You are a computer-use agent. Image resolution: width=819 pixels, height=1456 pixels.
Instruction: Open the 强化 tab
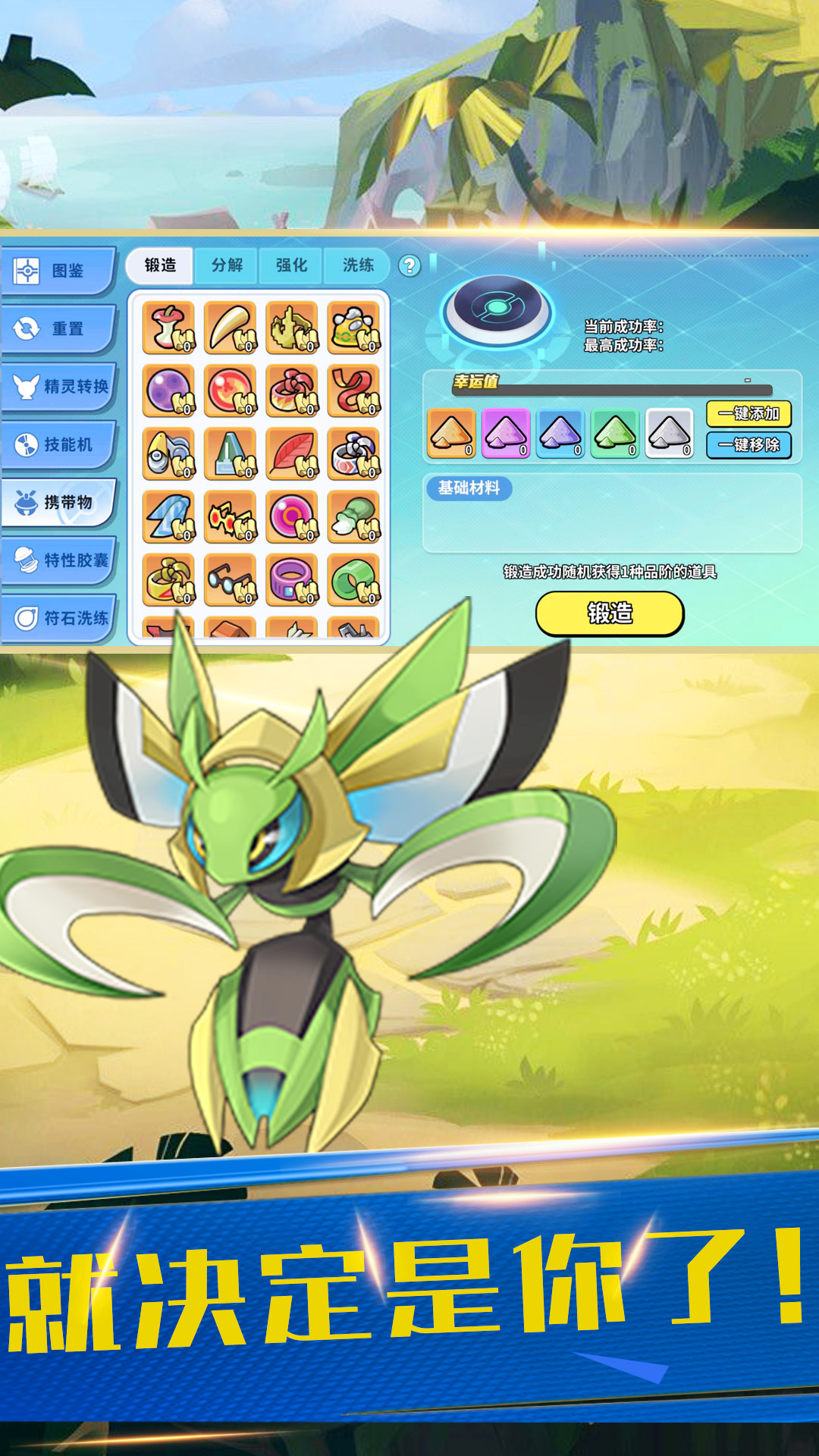291,265
